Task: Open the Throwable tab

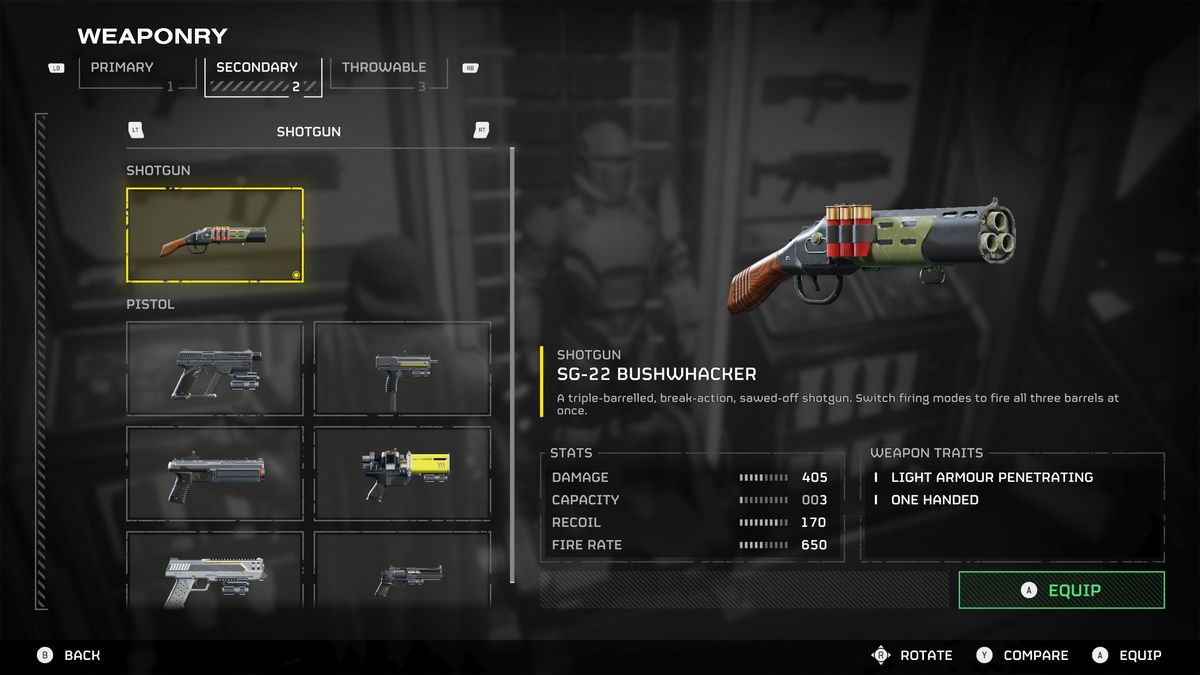Action: 383,75
